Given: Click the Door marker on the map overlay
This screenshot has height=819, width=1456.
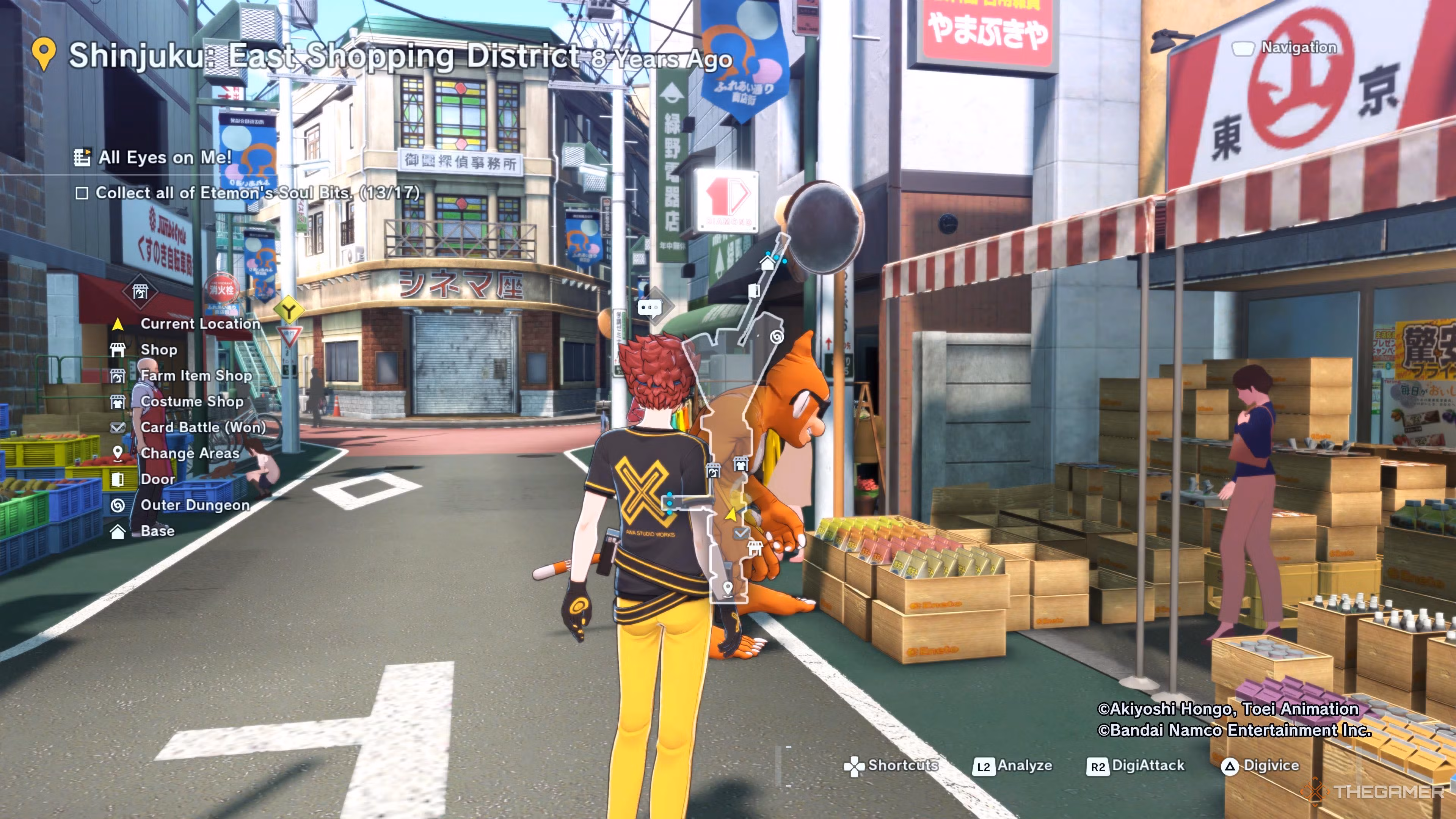Looking at the screenshot, I should [753, 290].
